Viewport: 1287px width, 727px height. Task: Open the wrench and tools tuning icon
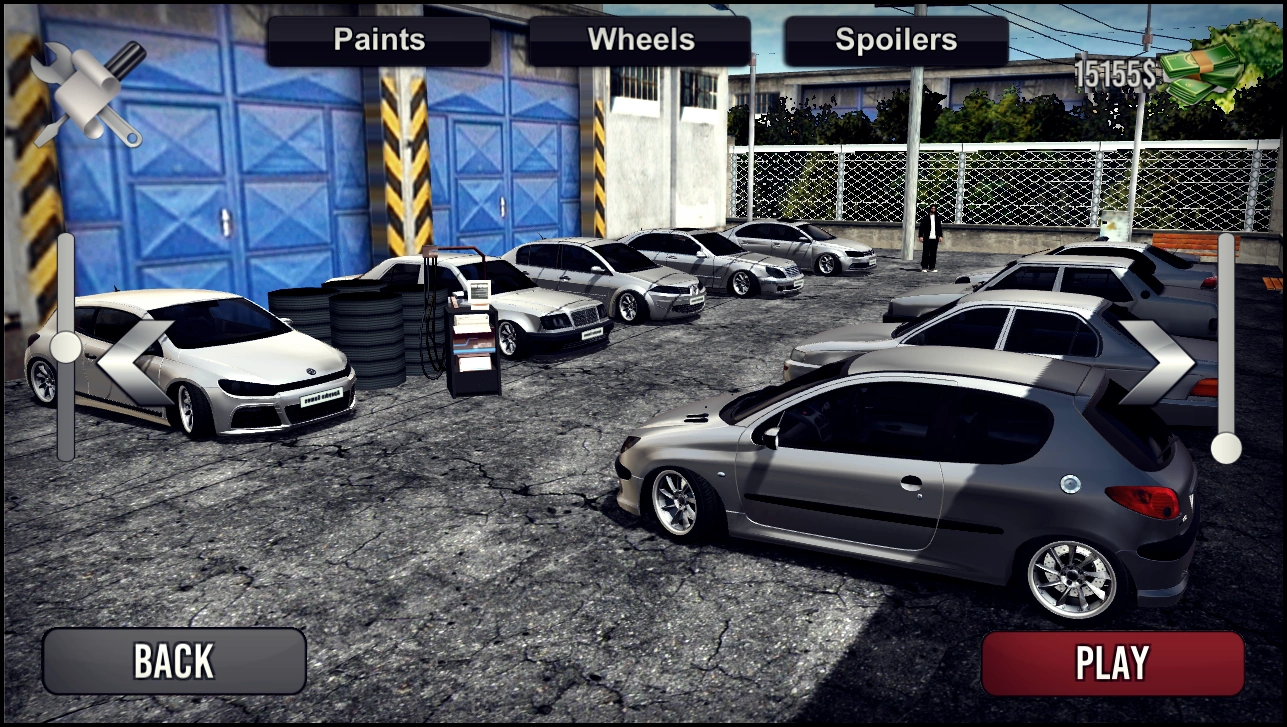[88, 93]
